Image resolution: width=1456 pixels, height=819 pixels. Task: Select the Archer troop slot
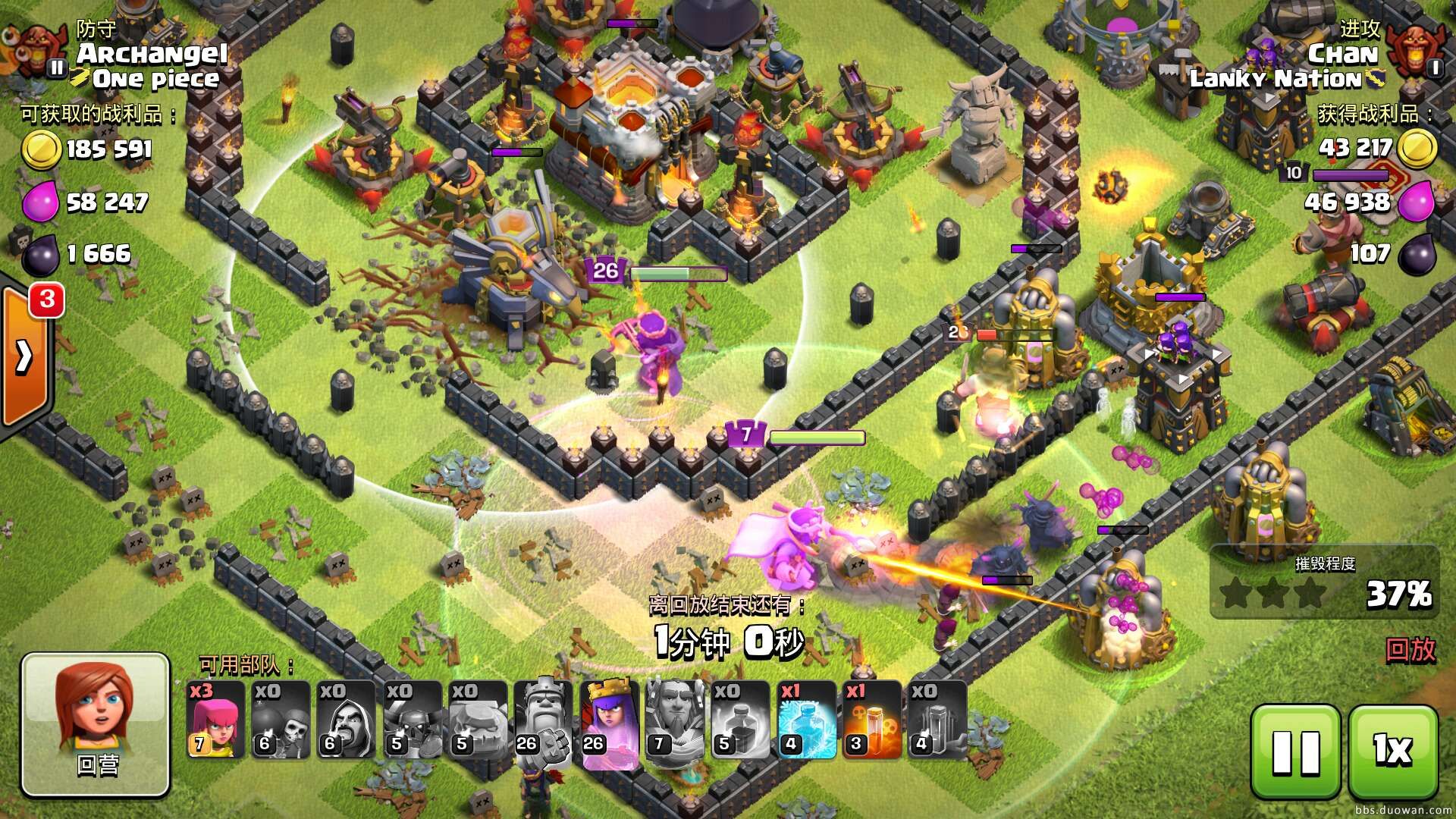[215, 720]
